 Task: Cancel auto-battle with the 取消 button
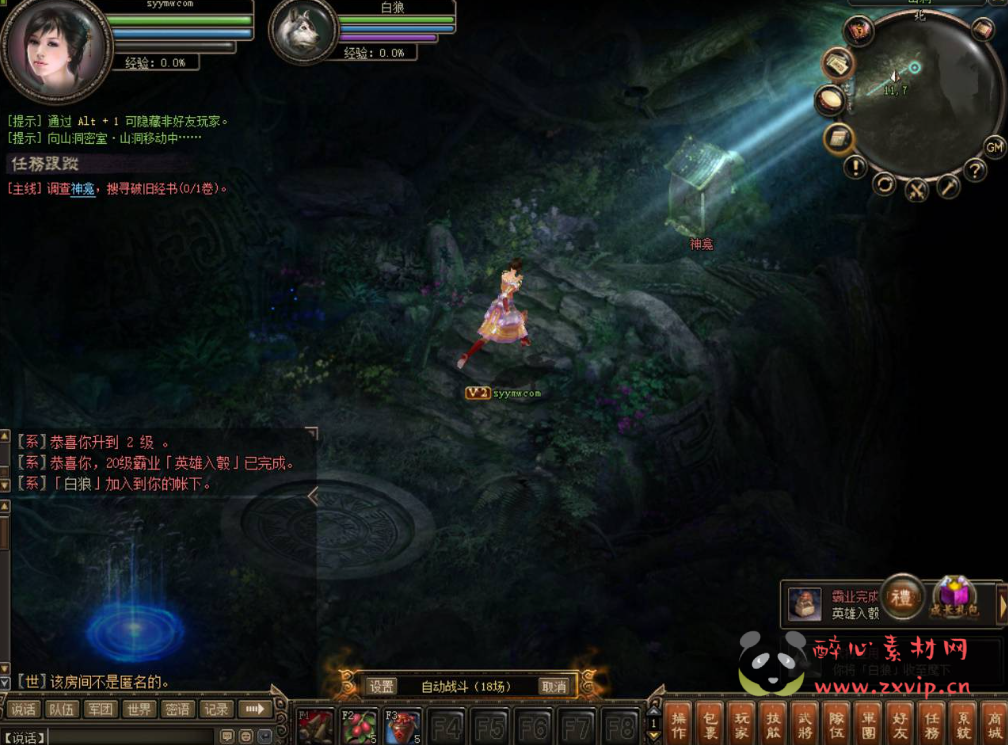click(x=554, y=687)
